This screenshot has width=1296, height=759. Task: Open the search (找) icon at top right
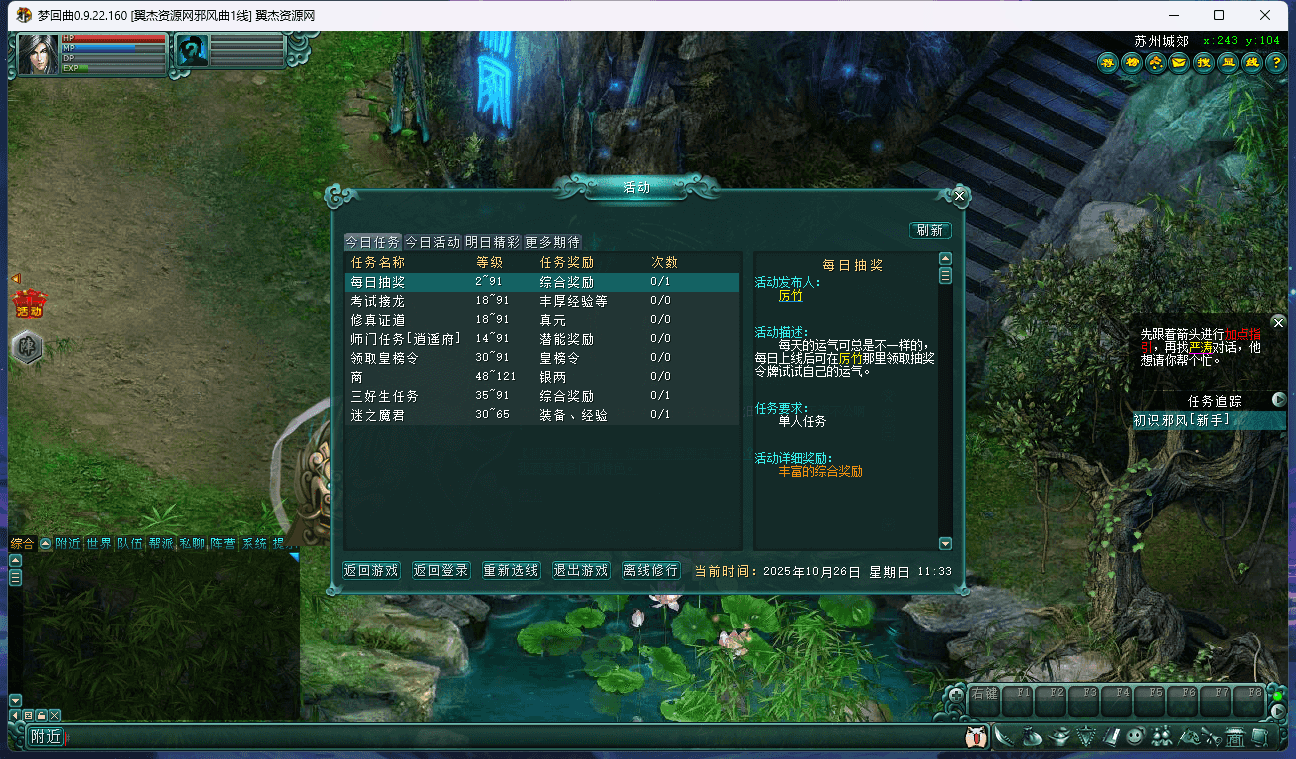(1202, 62)
